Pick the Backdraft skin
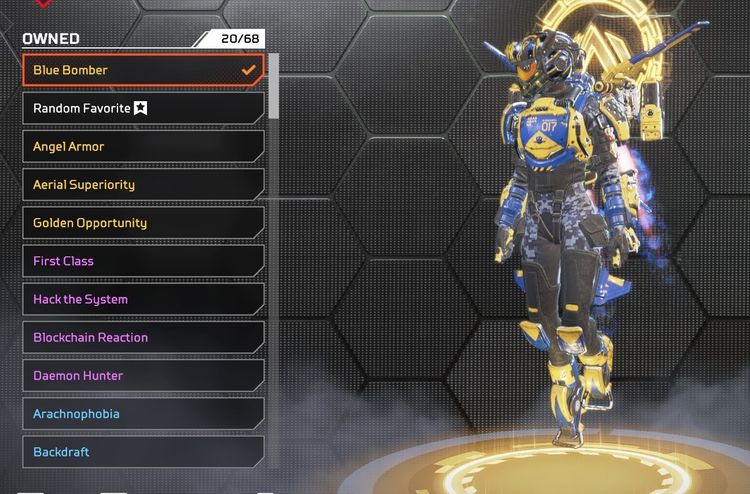 click(x=143, y=452)
